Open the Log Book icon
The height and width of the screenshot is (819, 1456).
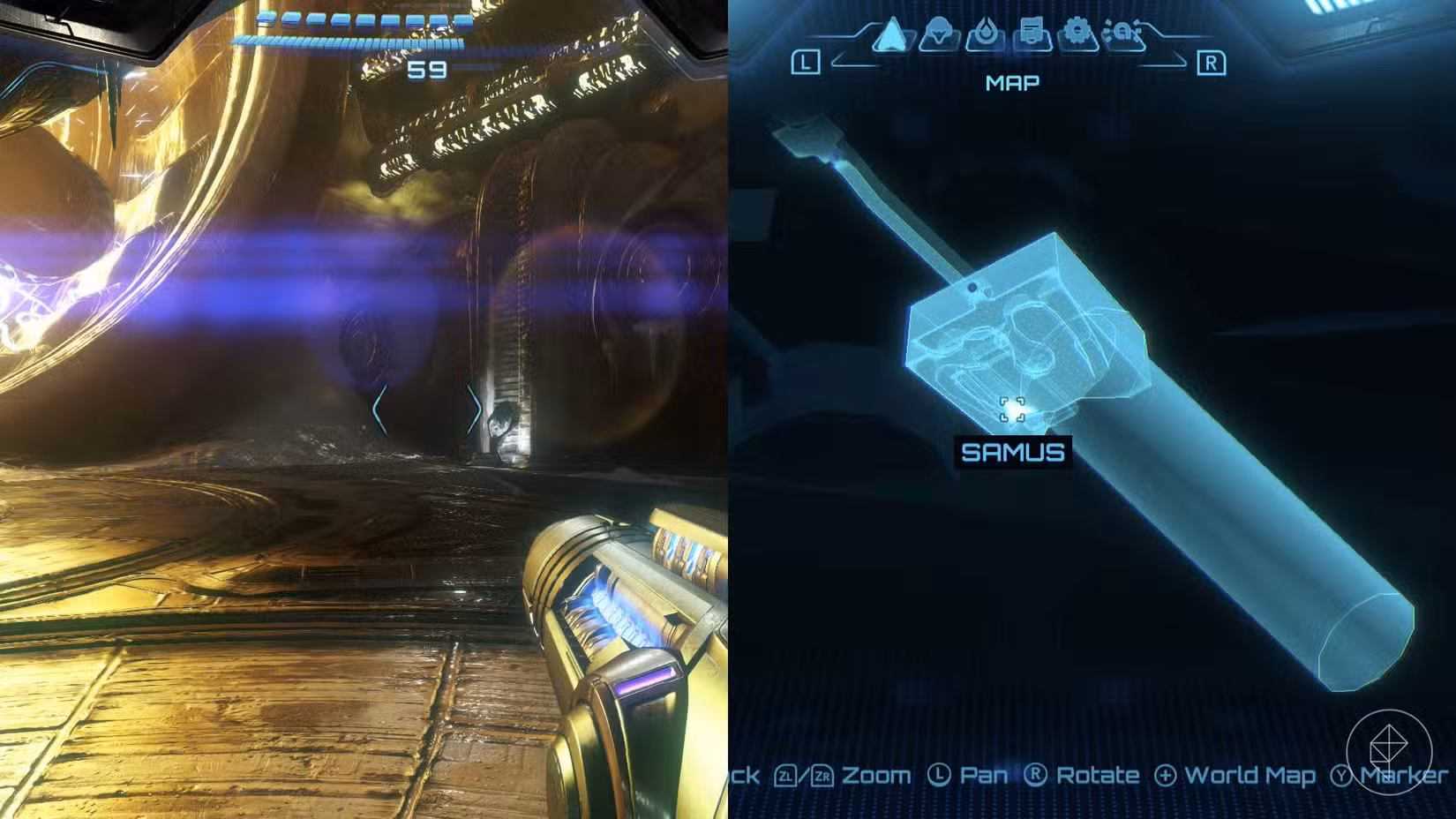click(x=1031, y=31)
